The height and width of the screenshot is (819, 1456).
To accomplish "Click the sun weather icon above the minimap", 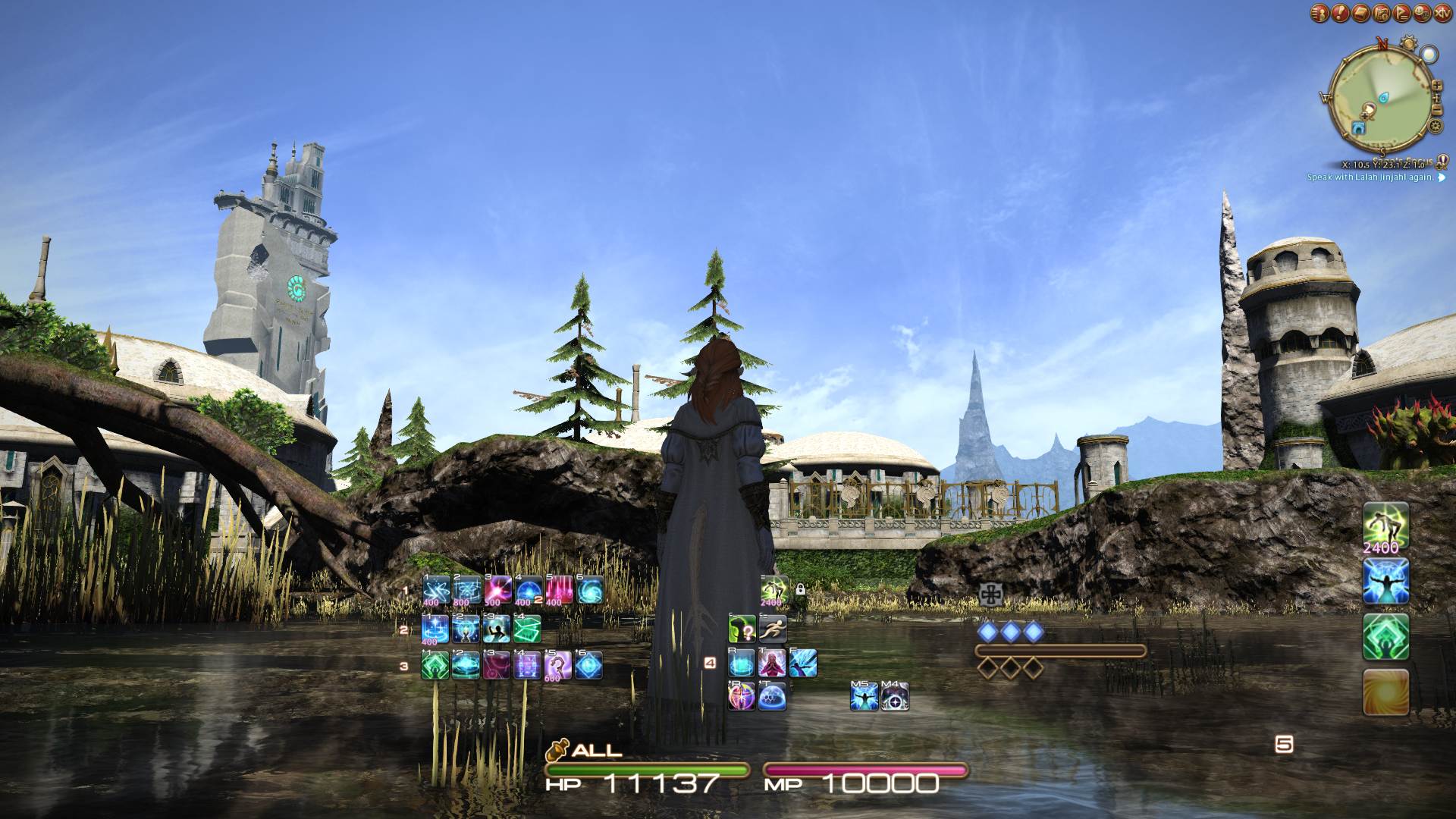I will pyautogui.click(x=1407, y=42).
